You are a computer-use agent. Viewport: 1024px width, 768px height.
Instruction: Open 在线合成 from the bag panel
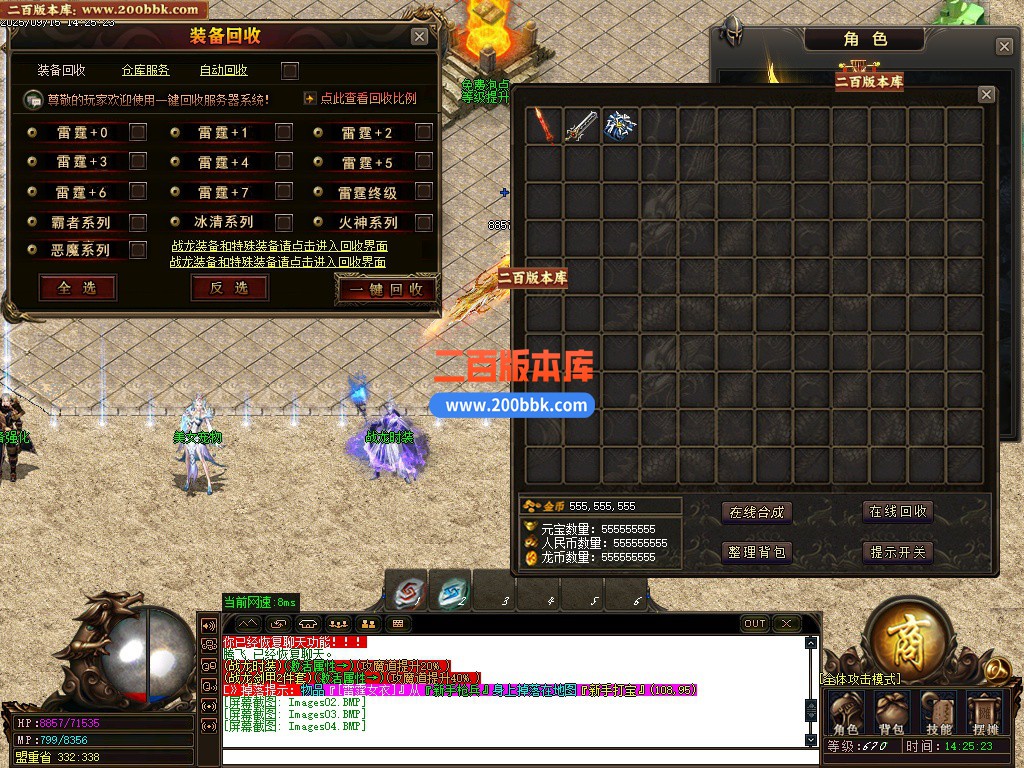(x=757, y=512)
